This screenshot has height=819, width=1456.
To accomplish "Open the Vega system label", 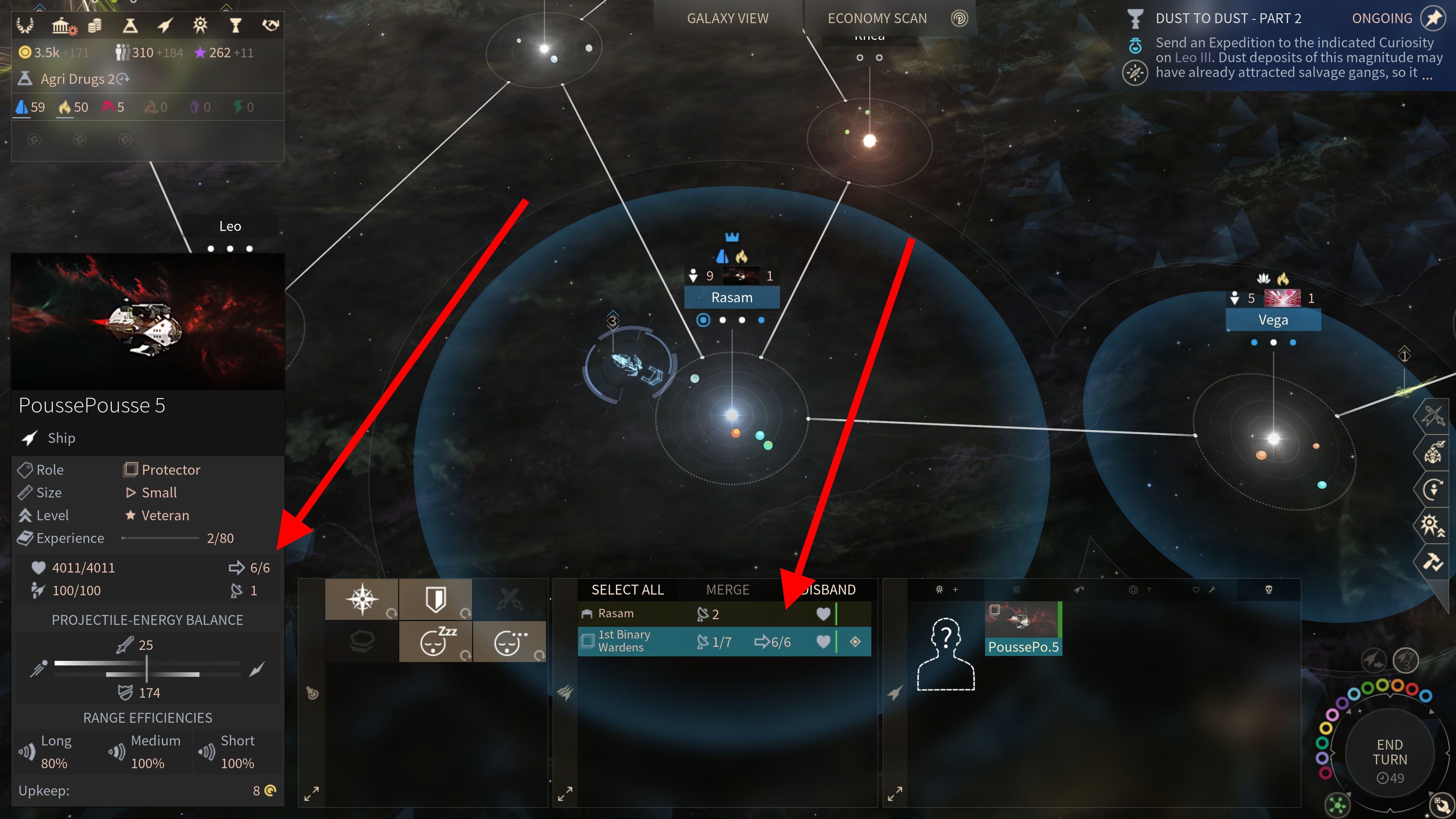I will 1273,320.
